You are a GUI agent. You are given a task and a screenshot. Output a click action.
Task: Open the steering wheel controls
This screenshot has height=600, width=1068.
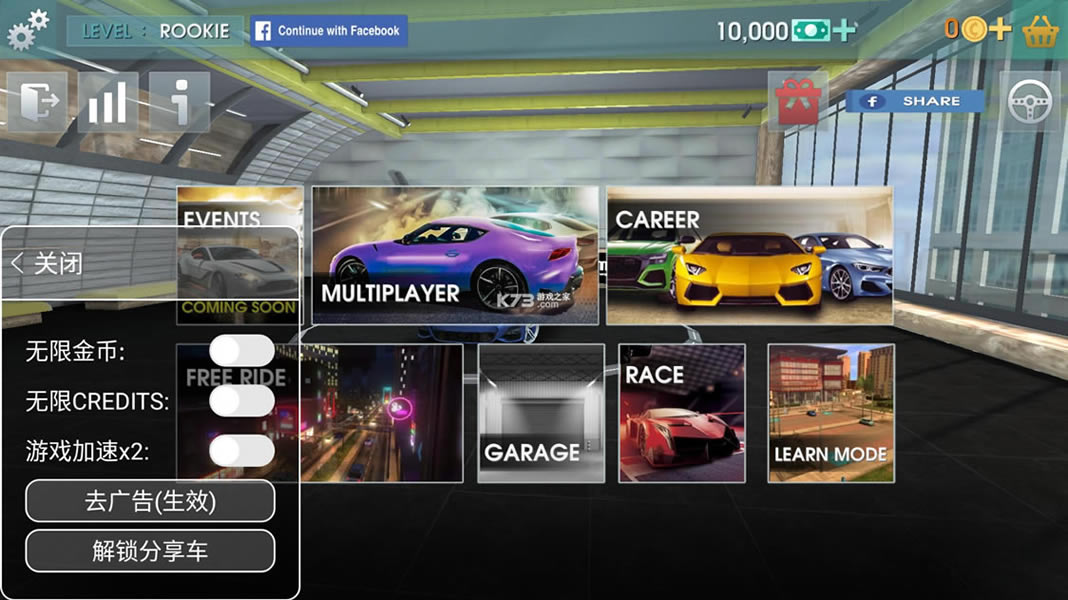click(x=1029, y=101)
